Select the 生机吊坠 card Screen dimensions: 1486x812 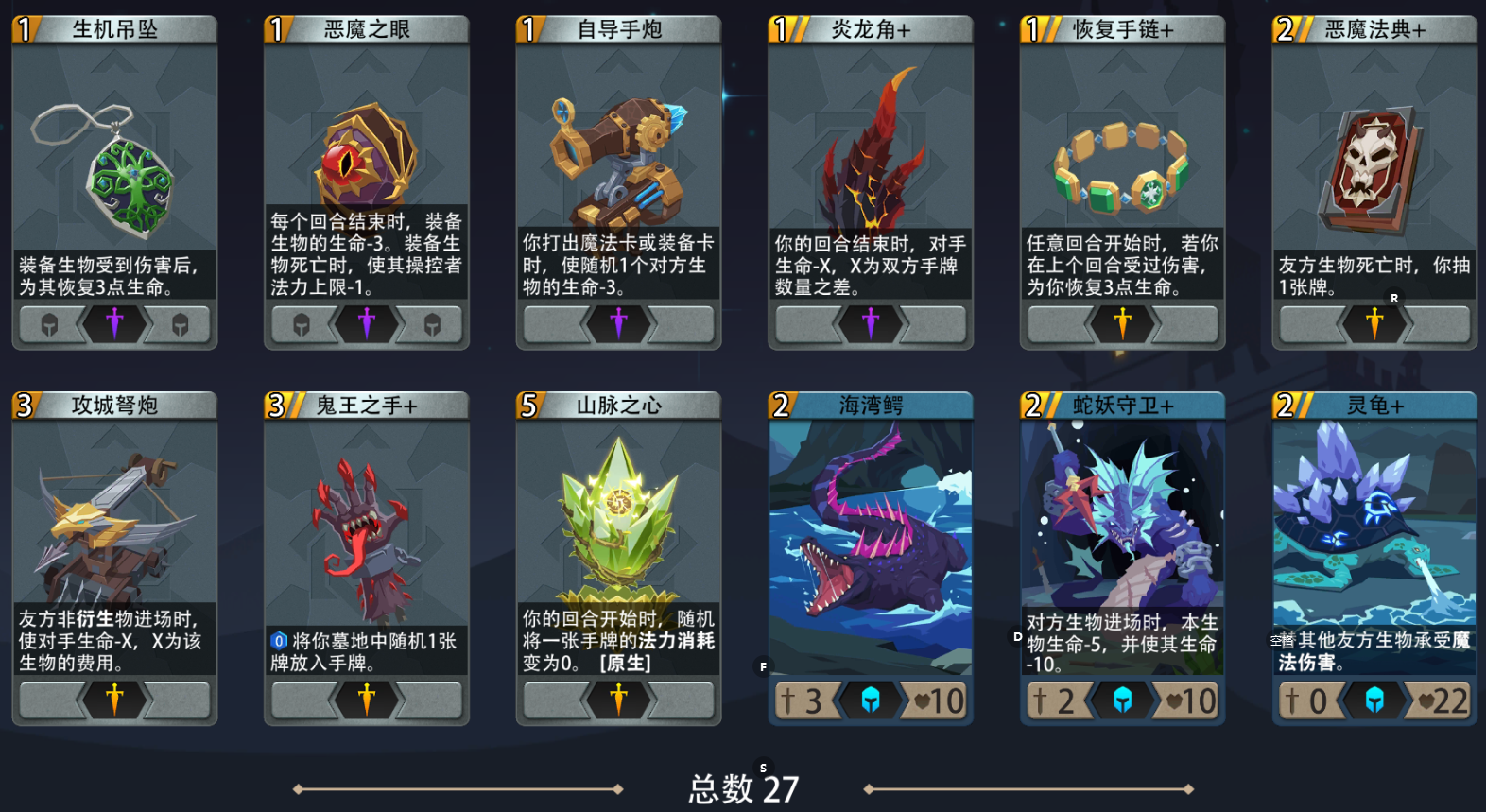tap(114, 180)
